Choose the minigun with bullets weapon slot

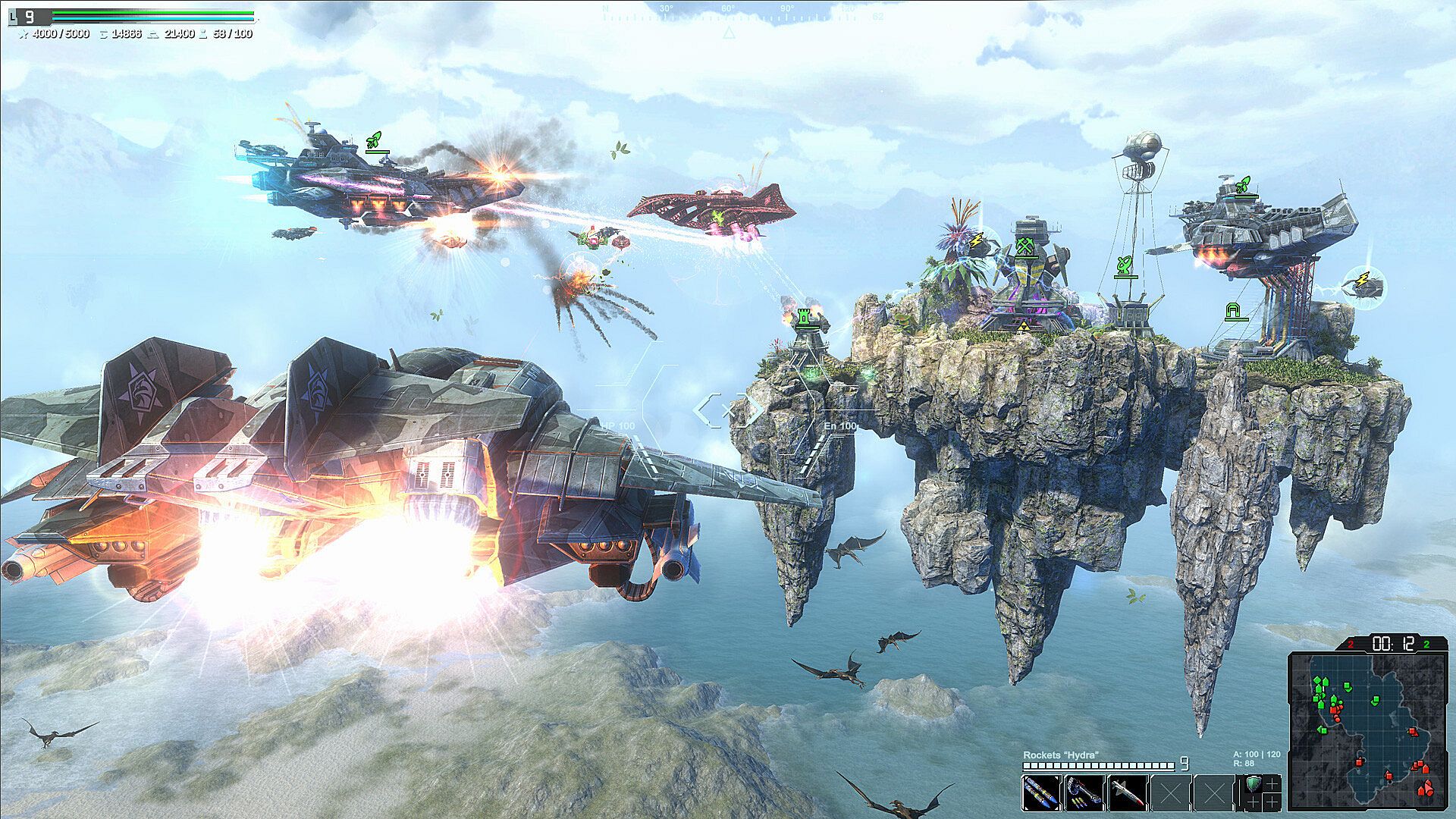coord(1084,793)
